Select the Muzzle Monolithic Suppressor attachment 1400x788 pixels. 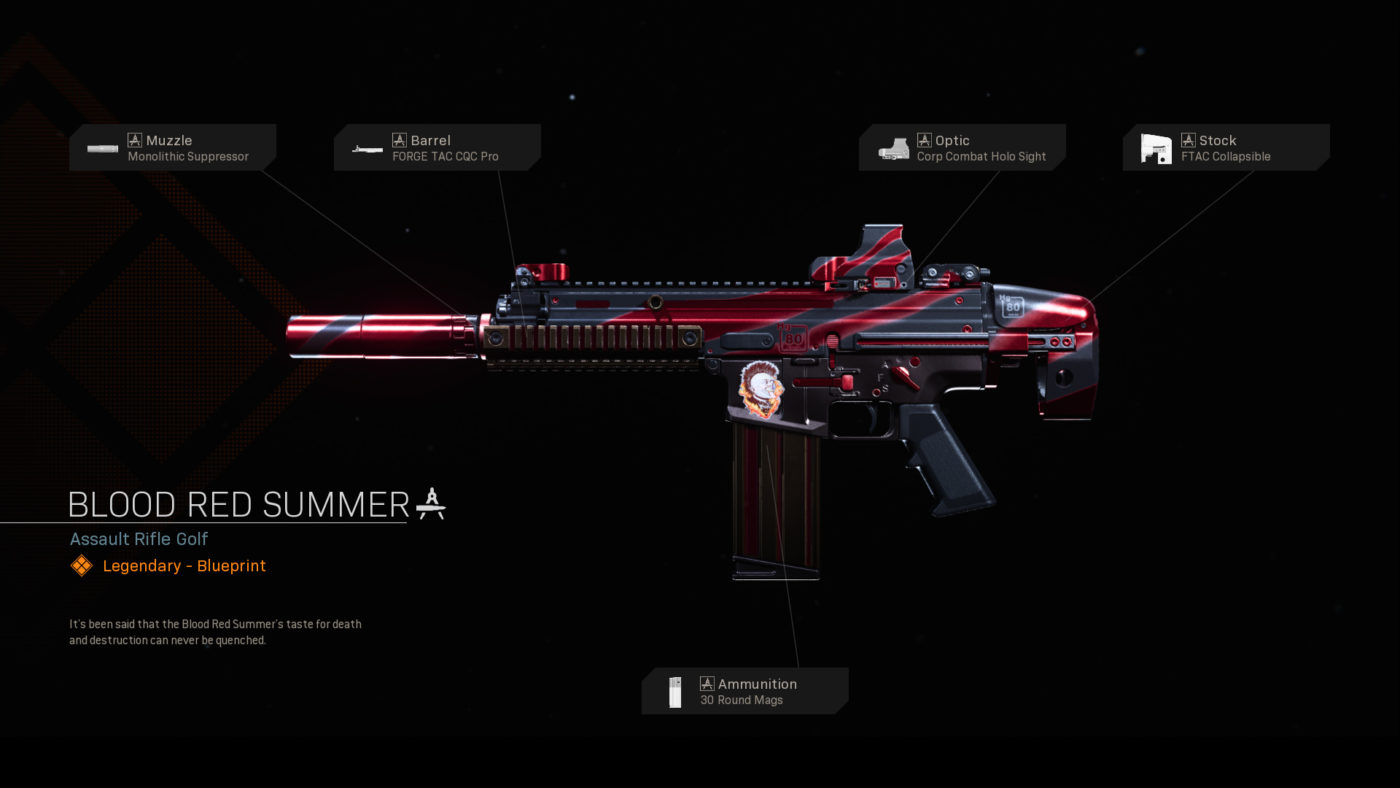[172, 148]
